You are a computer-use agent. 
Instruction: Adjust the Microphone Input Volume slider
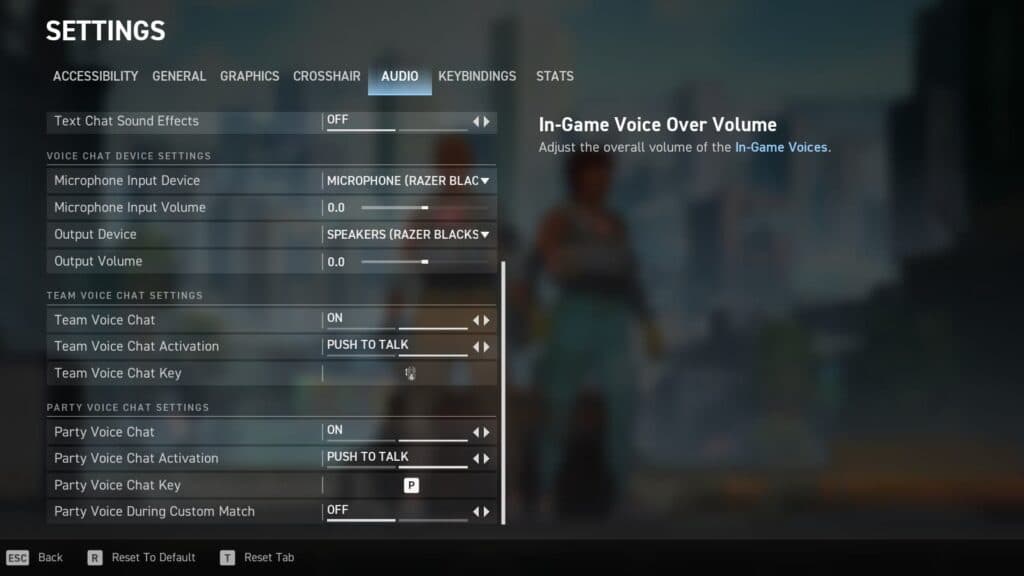click(x=425, y=208)
